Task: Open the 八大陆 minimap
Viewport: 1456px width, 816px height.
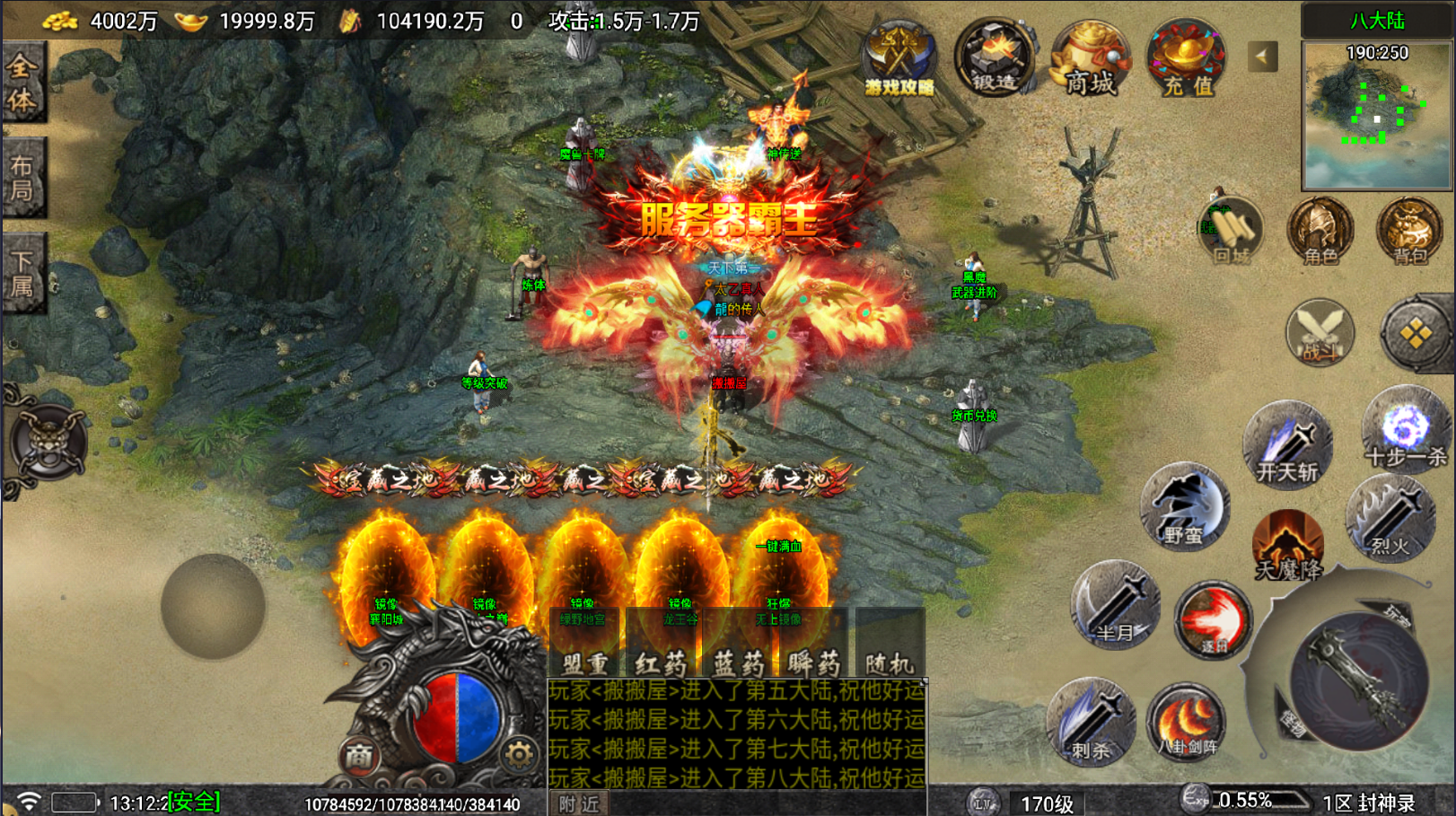Action: click(x=1376, y=115)
